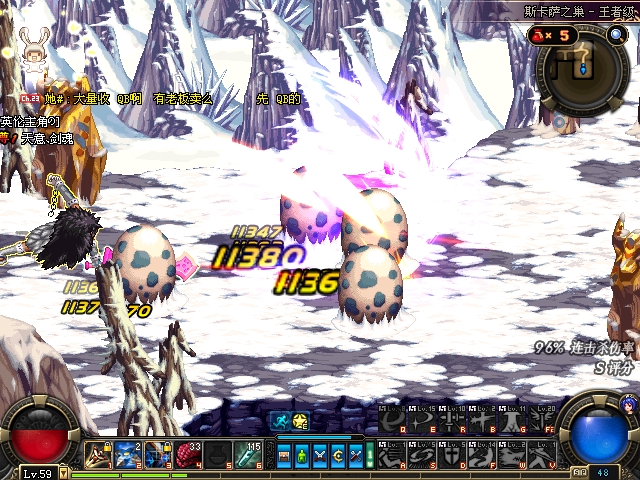Image resolution: width=640 pixels, height=480 pixels.
Task: Click the yellow star buff icon
Action: 301,421
